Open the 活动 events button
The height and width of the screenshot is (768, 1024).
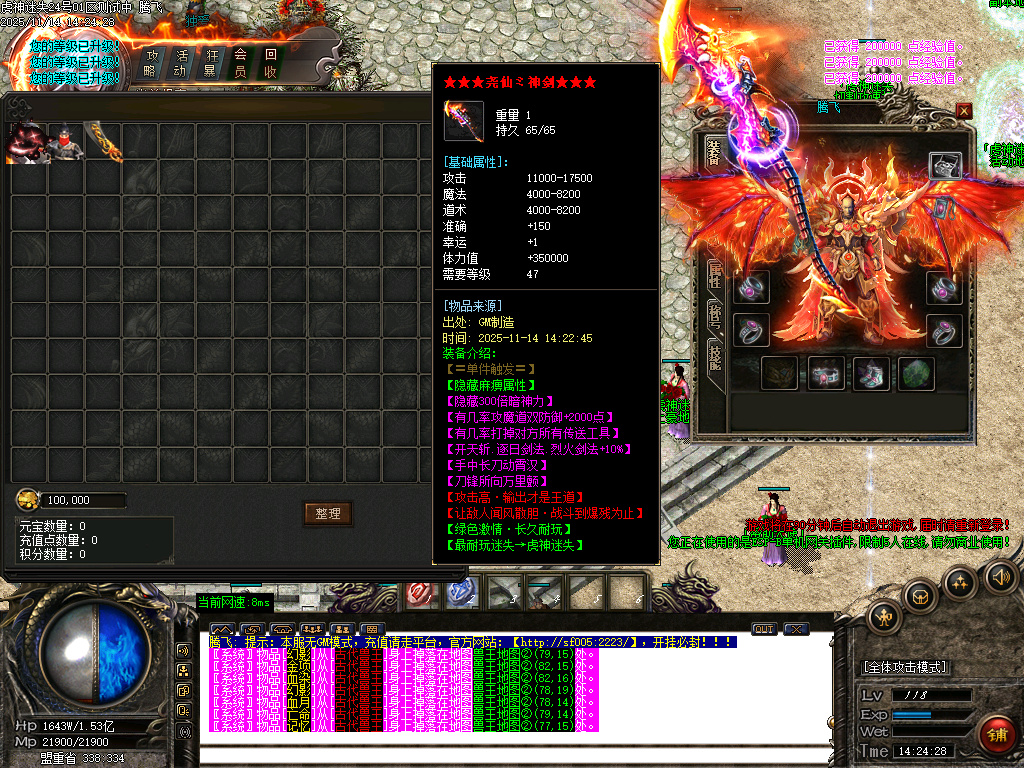pos(181,62)
